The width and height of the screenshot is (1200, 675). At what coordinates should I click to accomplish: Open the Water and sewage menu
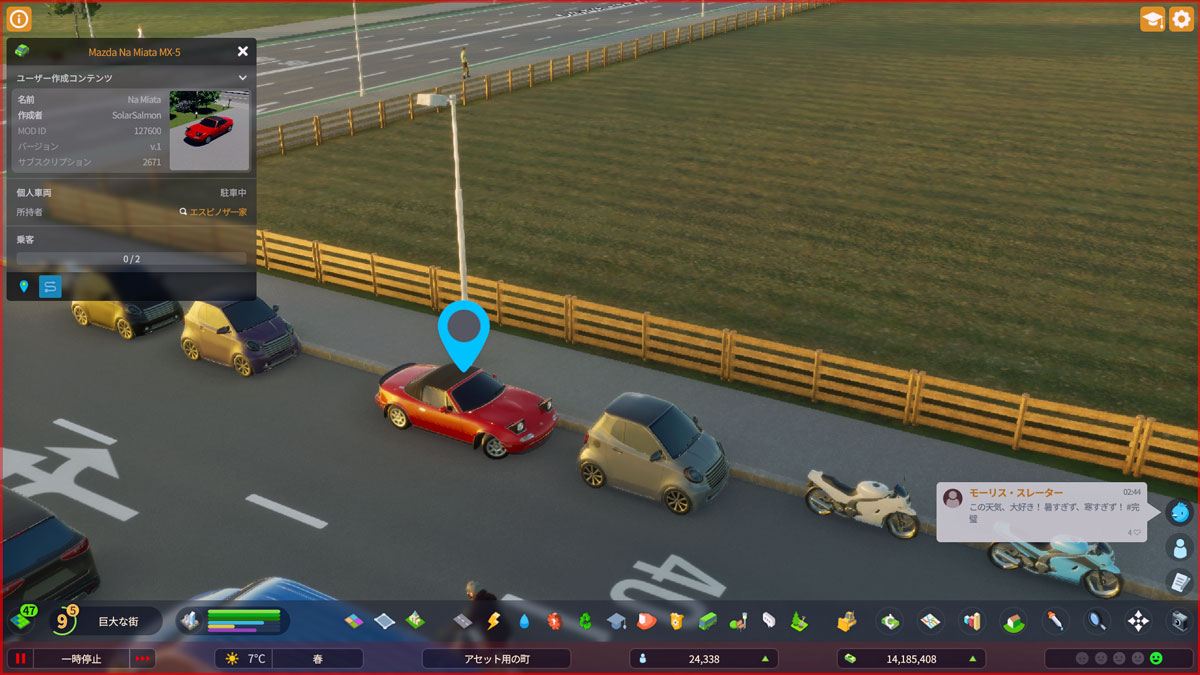(524, 621)
